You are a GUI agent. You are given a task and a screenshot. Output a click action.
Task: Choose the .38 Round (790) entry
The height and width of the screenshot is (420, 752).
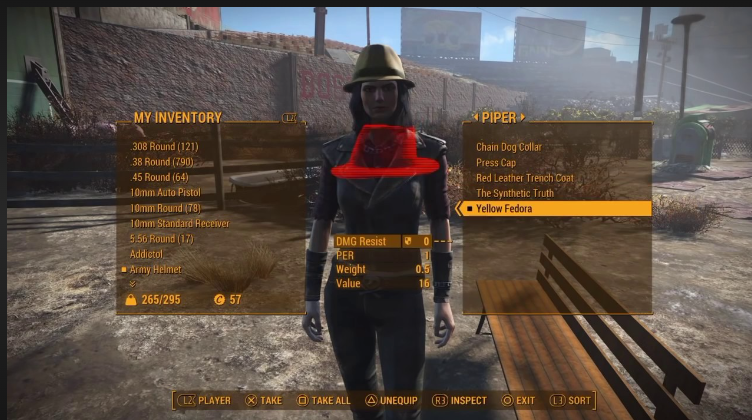[164, 161]
